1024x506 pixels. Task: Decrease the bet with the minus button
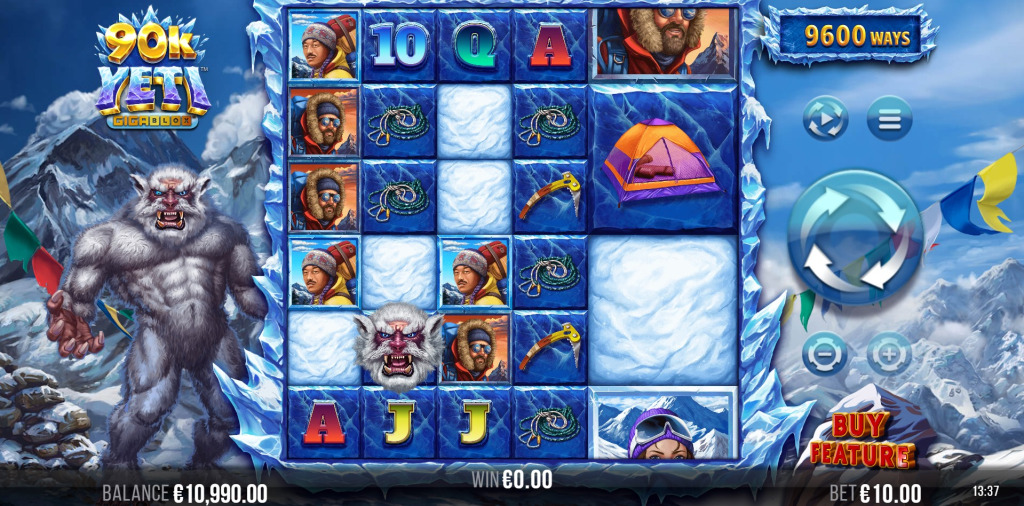[825, 353]
